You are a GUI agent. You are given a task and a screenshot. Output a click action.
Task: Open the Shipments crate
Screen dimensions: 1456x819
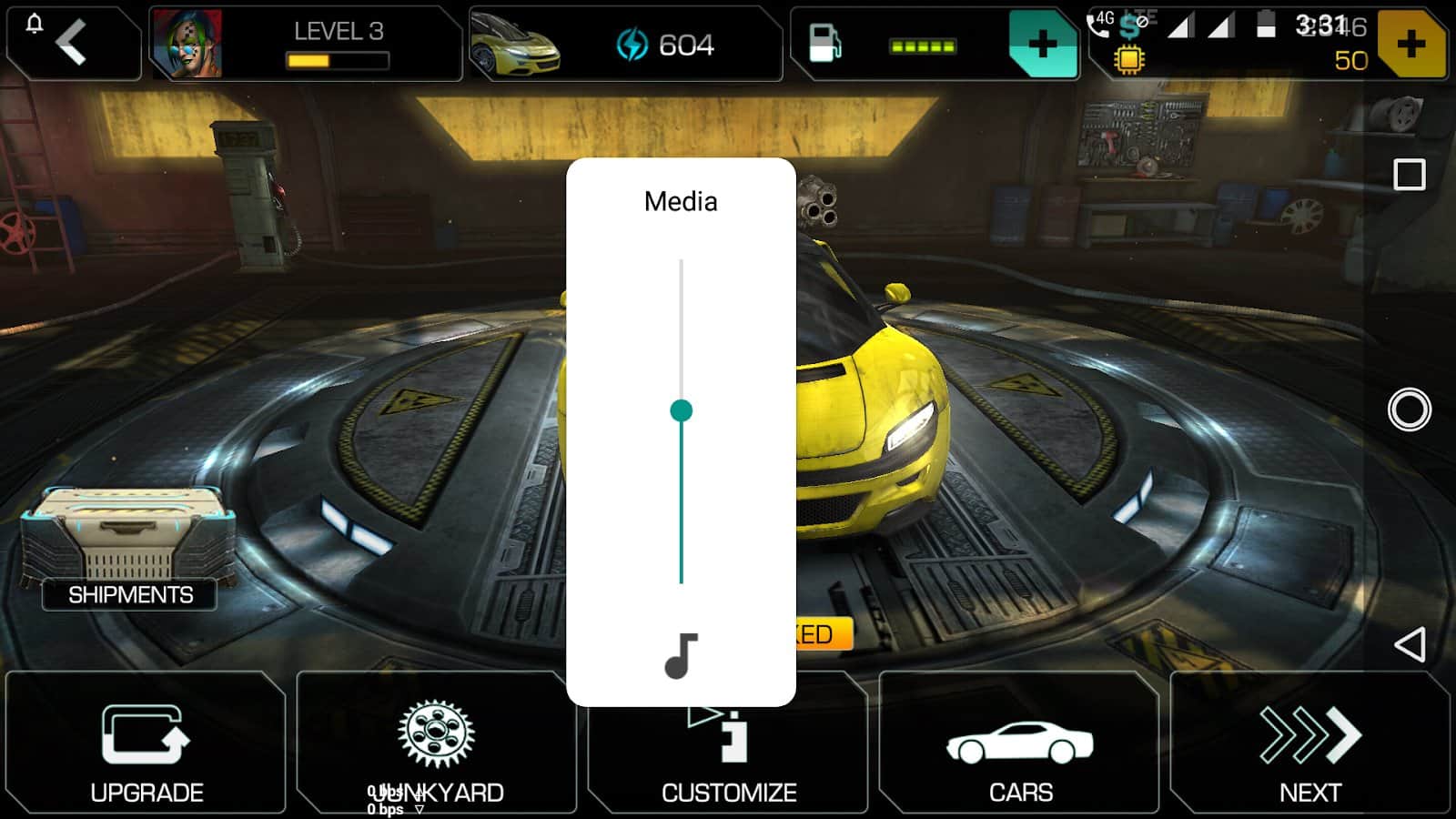click(131, 537)
